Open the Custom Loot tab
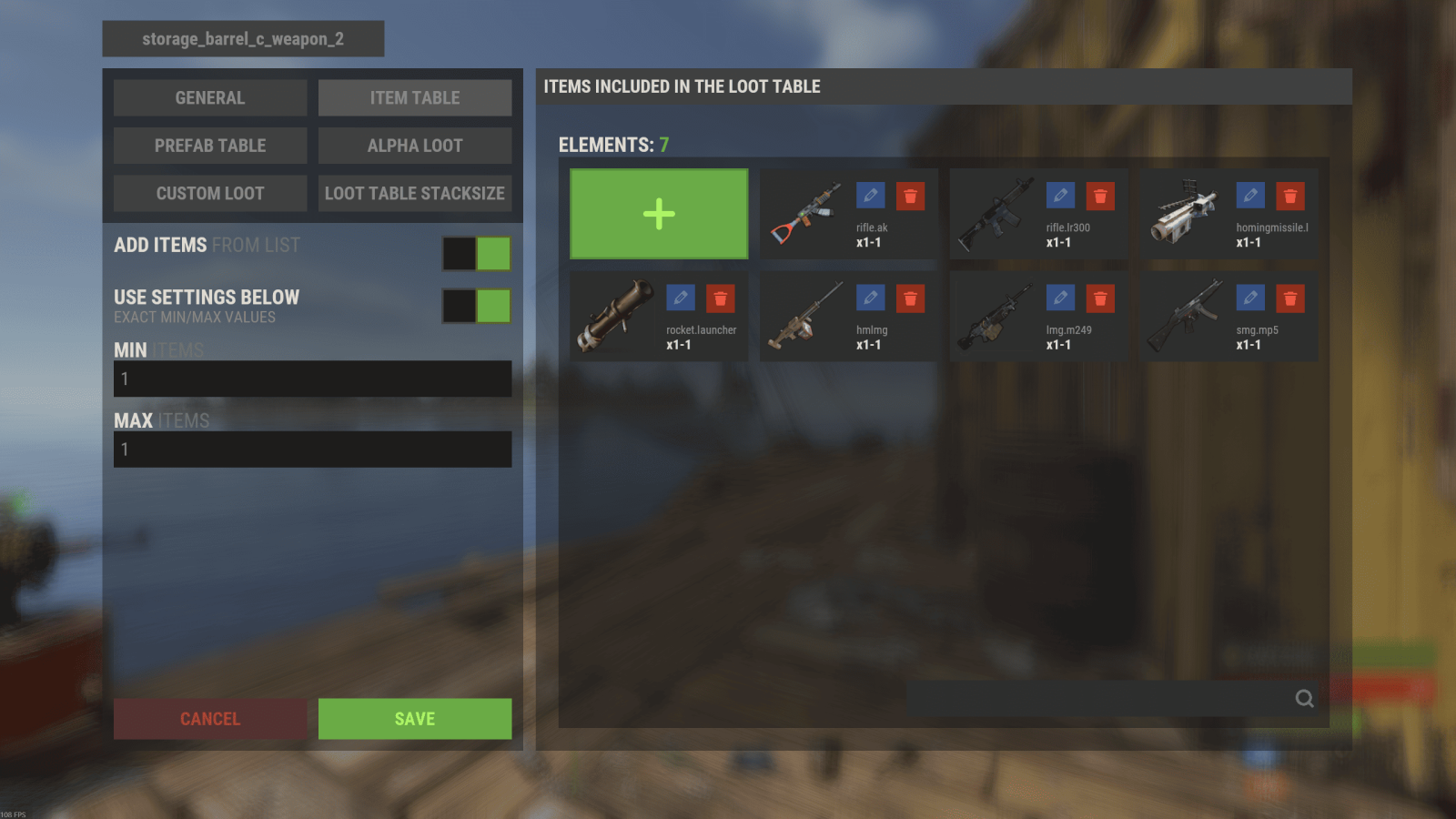The width and height of the screenshot is (1456, 819). pos(210,194)
